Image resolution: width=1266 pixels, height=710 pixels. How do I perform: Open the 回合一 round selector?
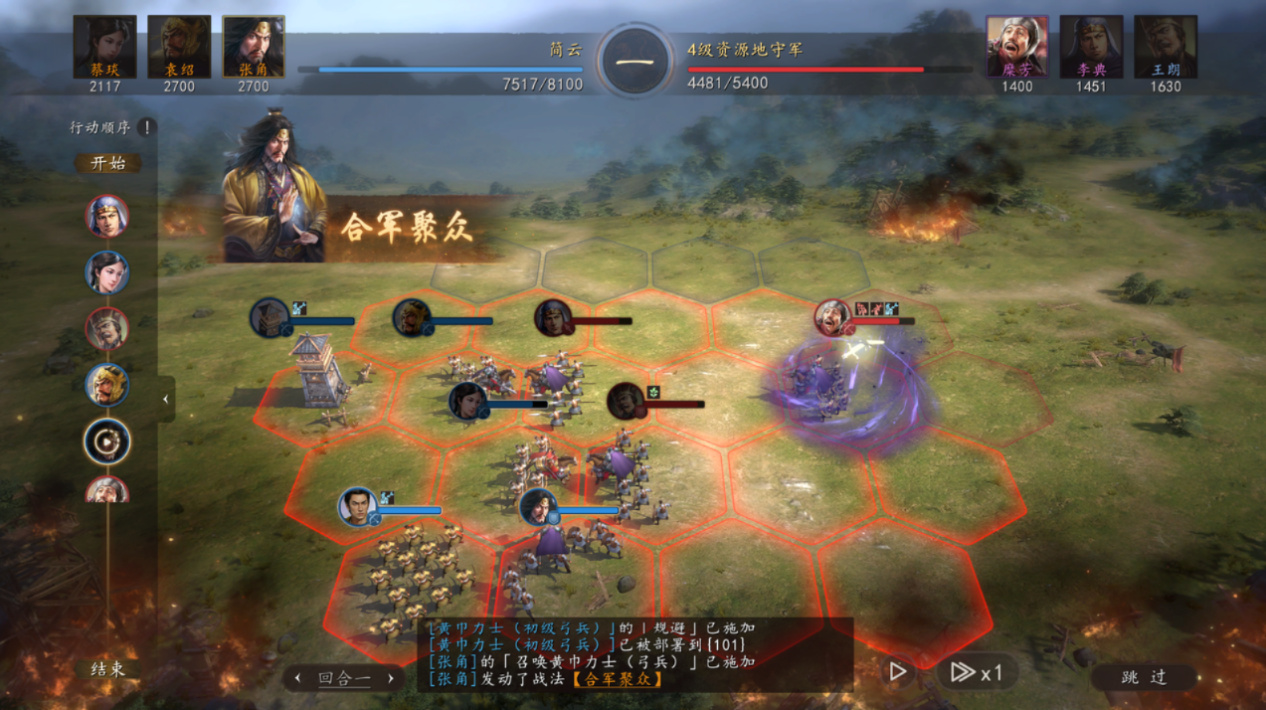[344, 678]
